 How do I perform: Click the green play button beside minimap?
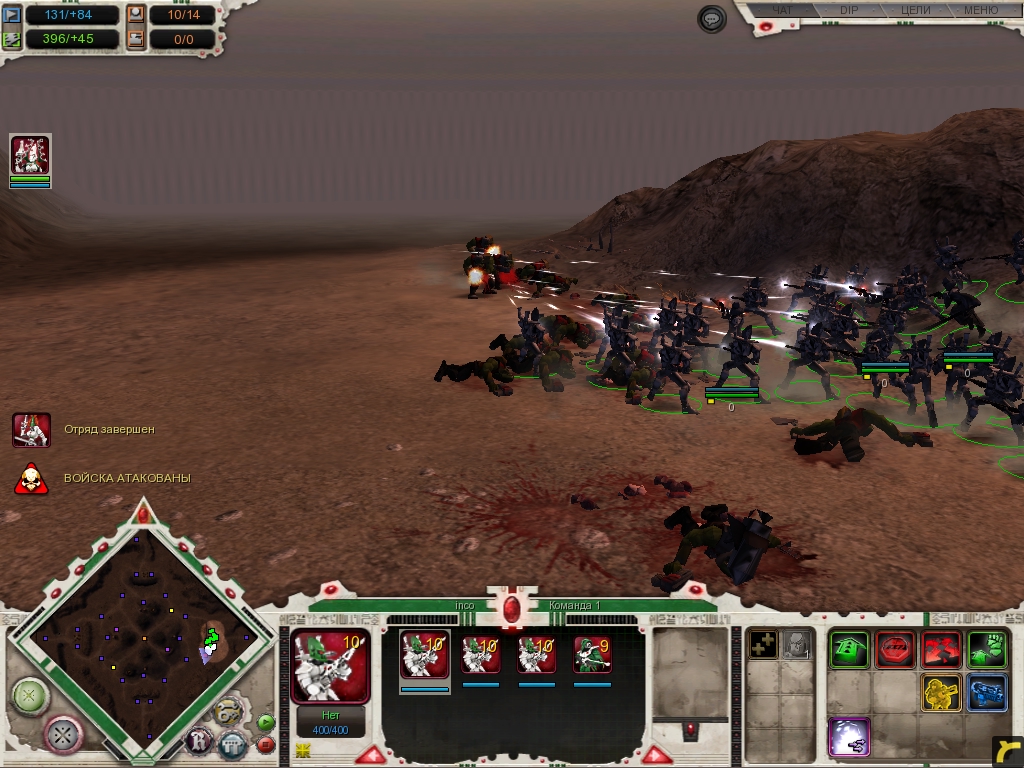pyautogui.click(x=265, y=722)
